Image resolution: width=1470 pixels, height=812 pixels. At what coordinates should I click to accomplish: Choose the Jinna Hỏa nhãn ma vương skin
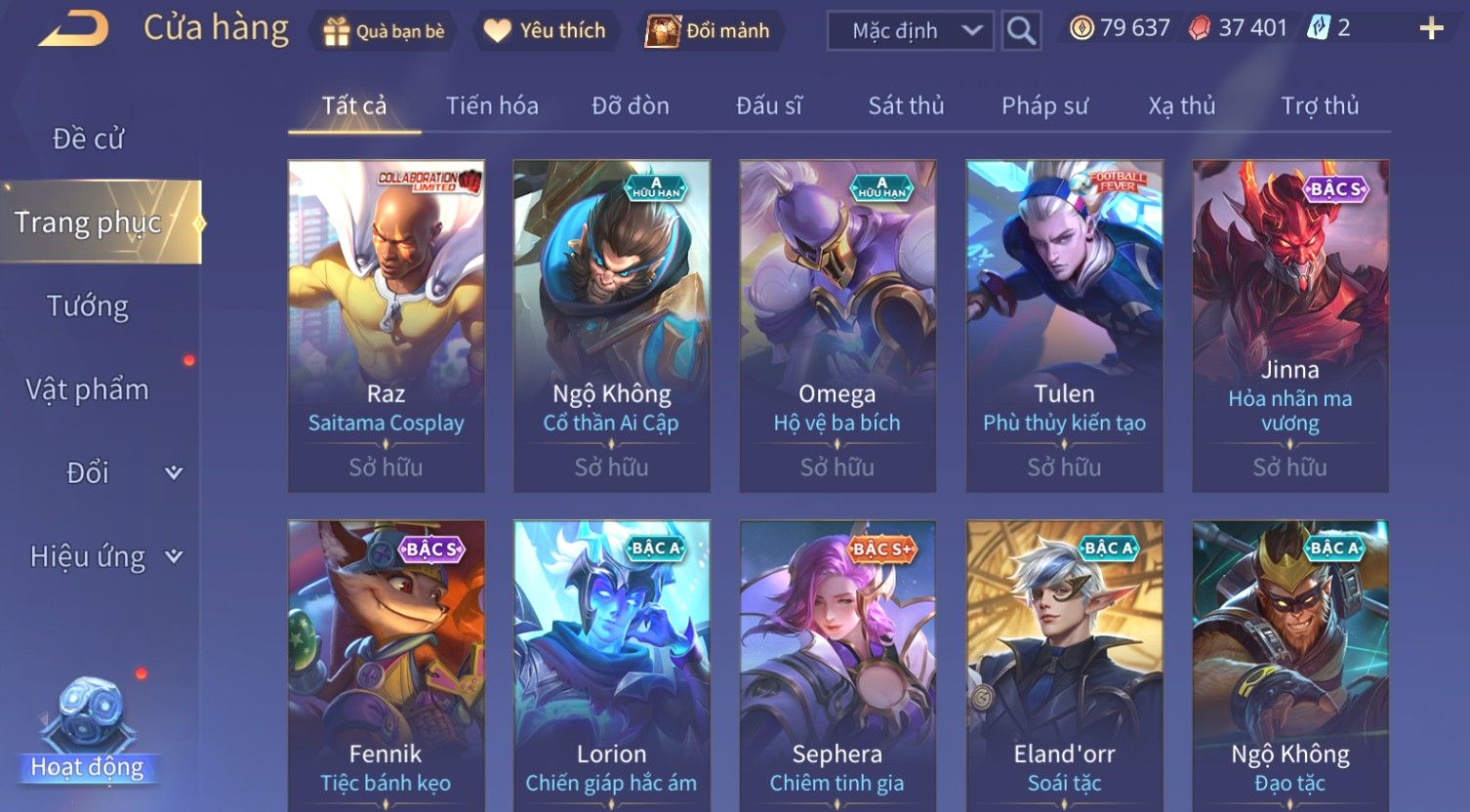1289,326
